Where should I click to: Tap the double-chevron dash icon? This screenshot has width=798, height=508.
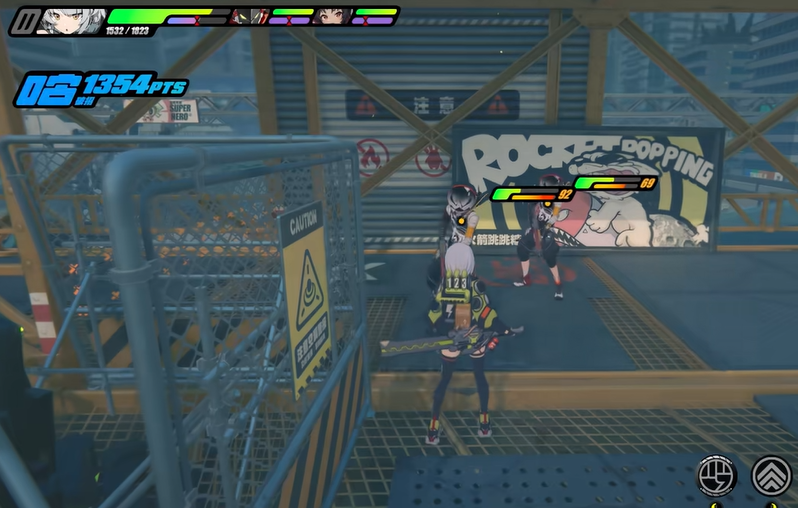pyautogui.click(x=771, y=475)
